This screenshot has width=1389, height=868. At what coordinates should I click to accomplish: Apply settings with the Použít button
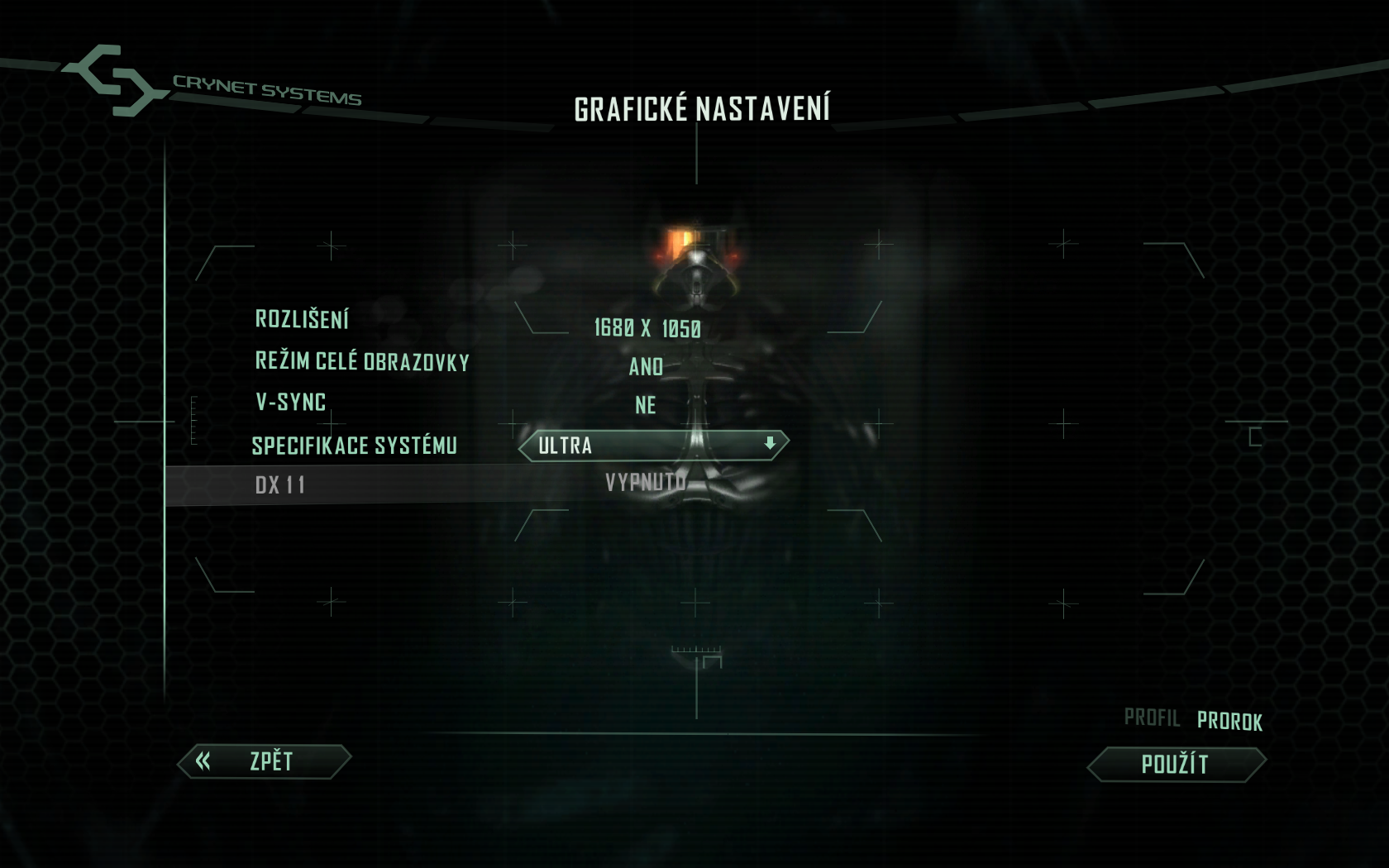(1176, 765)
